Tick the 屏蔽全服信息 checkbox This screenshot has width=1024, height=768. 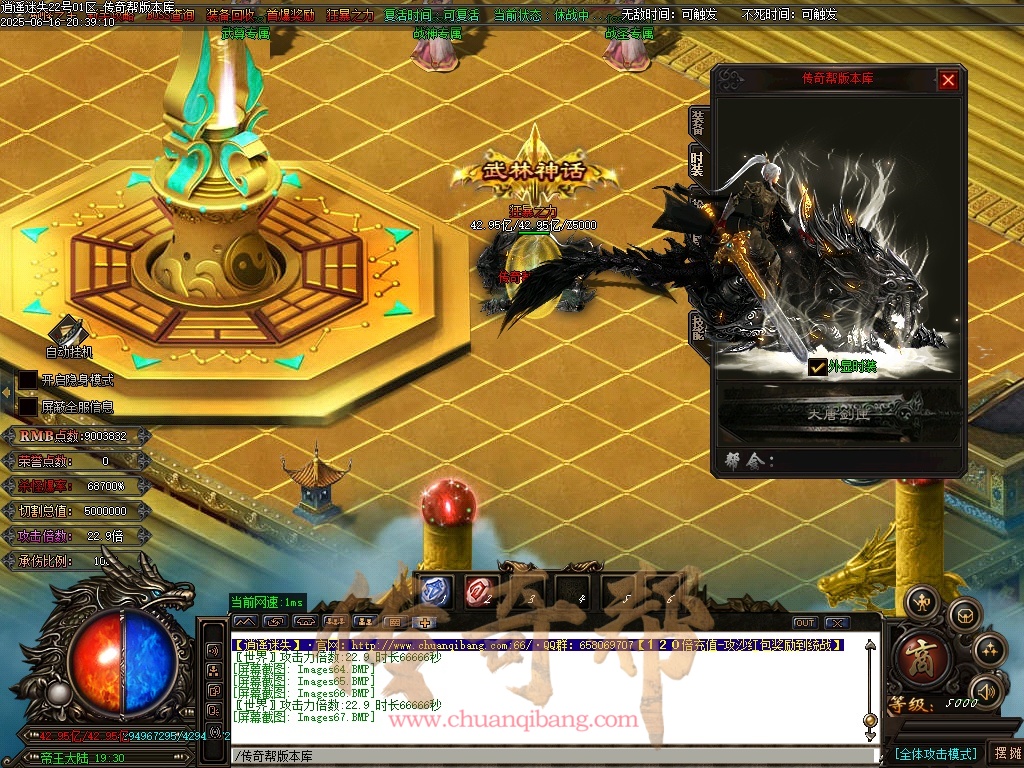pos(28,407)
